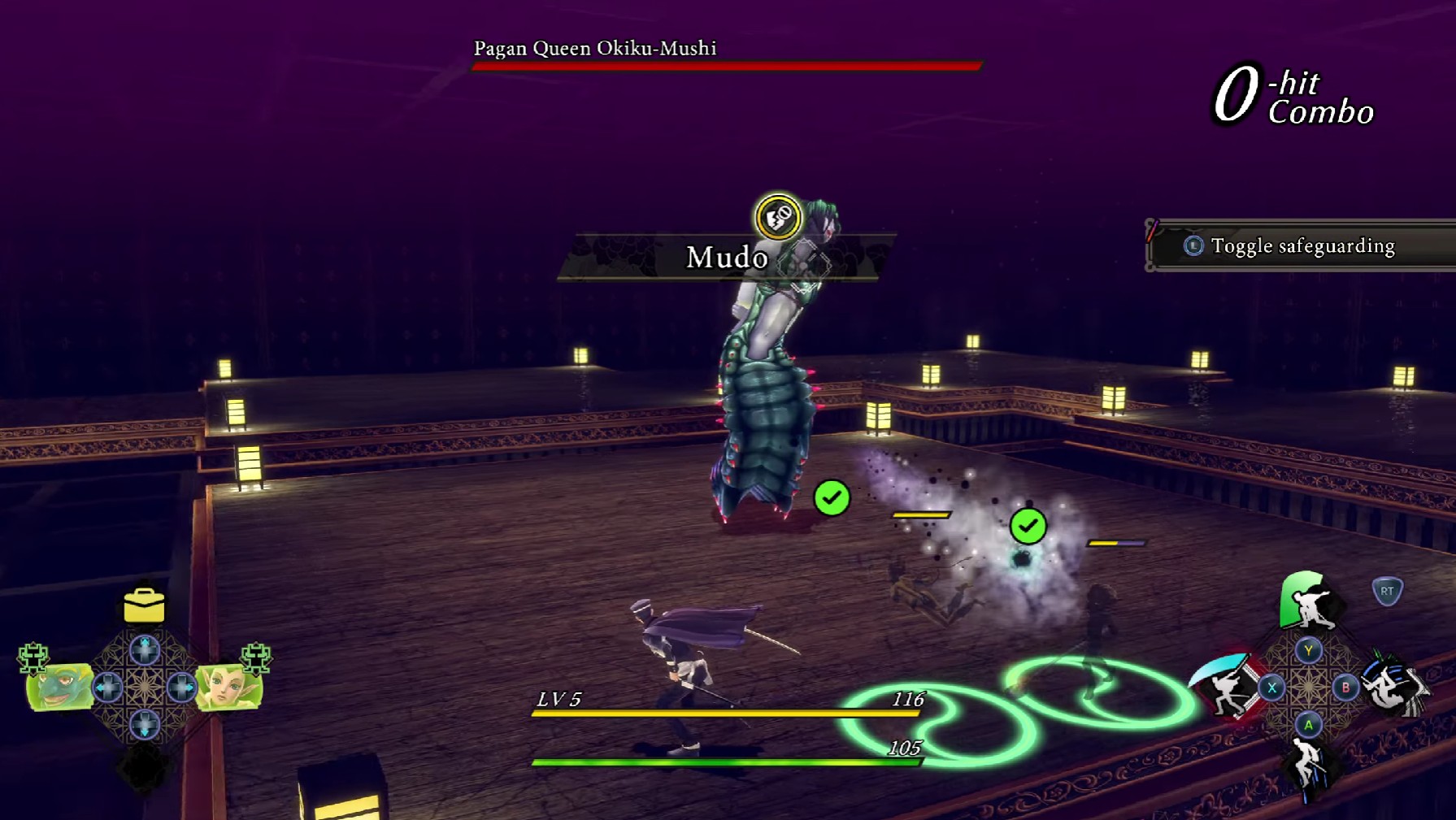This screenshot has width=1456, height=820.
Task: Click the RT trigger button icon
Action: 1387,592
